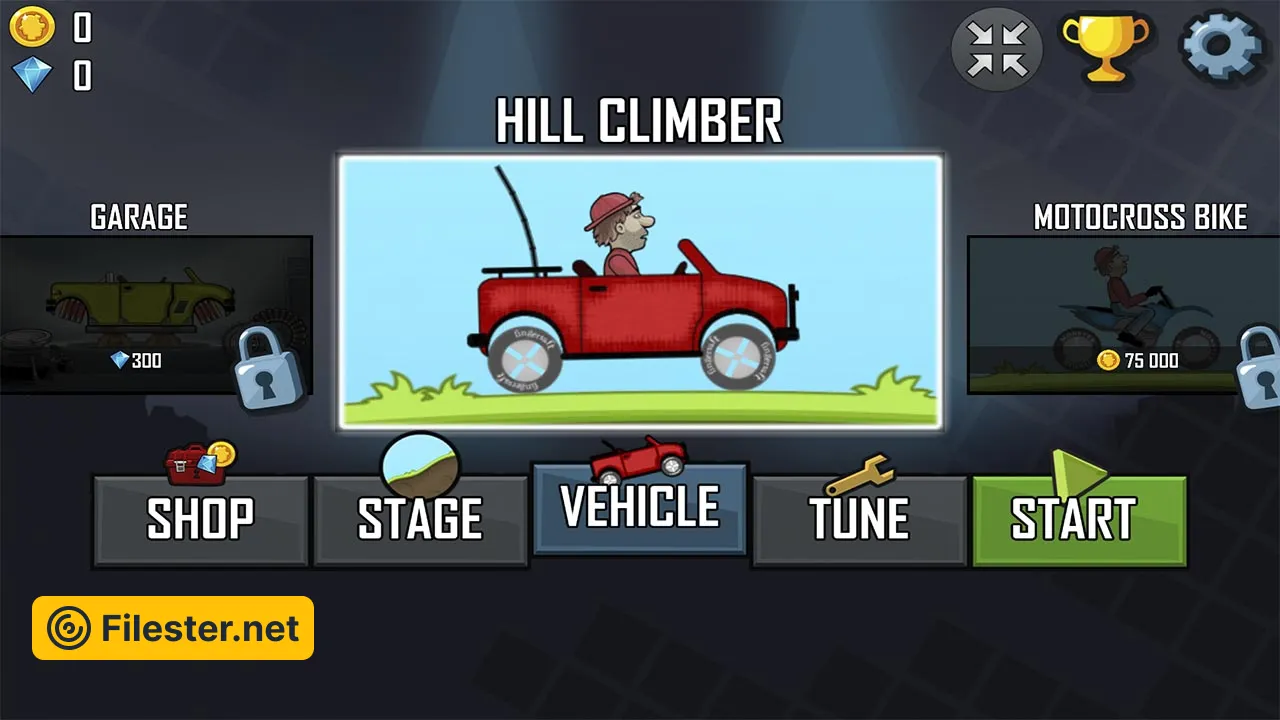Hit the green Start button
This screenshot has width=1280, height=720.
[1079, 520]
